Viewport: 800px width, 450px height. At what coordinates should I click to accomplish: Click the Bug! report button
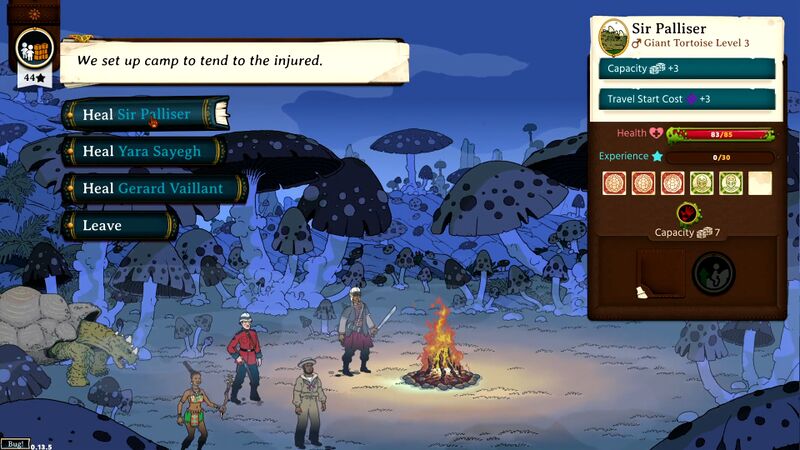(x=14, y=443)
